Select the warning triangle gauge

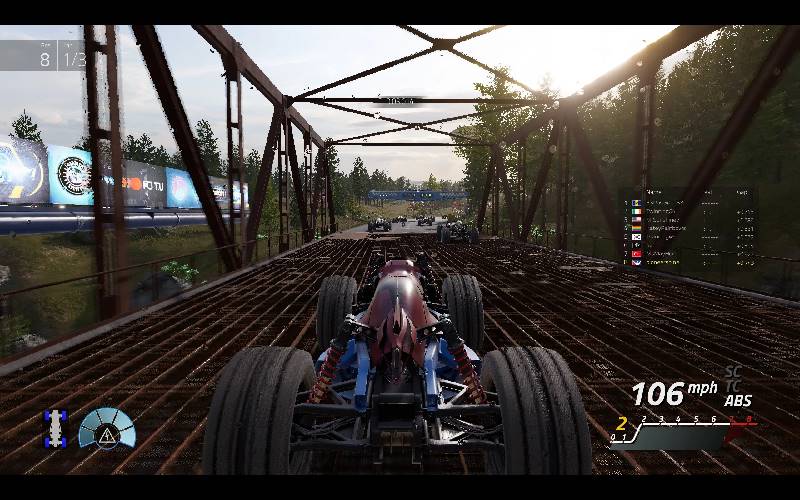coord(106,430)
